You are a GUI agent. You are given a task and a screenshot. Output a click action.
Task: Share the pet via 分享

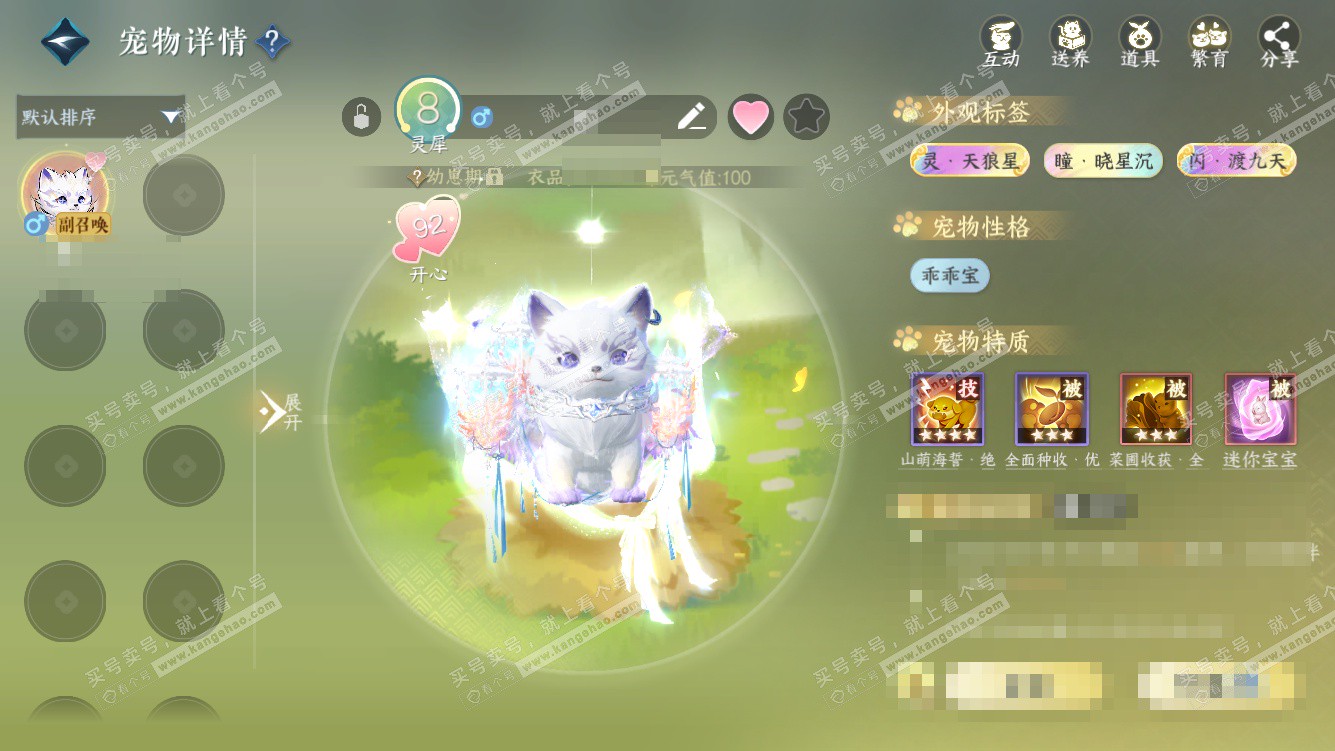pyautogui.click(x=1279, y=42)
